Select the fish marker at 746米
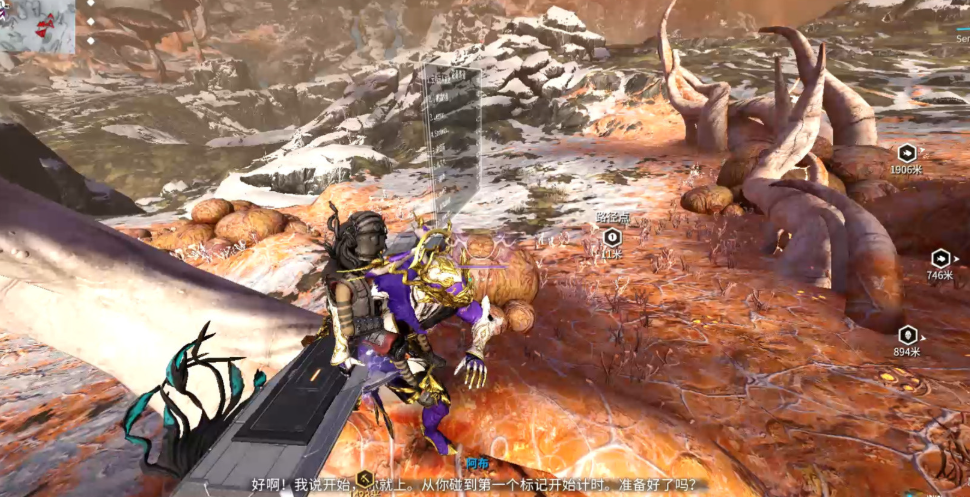Viewport: 970px width, 497px height. point(940,259)
